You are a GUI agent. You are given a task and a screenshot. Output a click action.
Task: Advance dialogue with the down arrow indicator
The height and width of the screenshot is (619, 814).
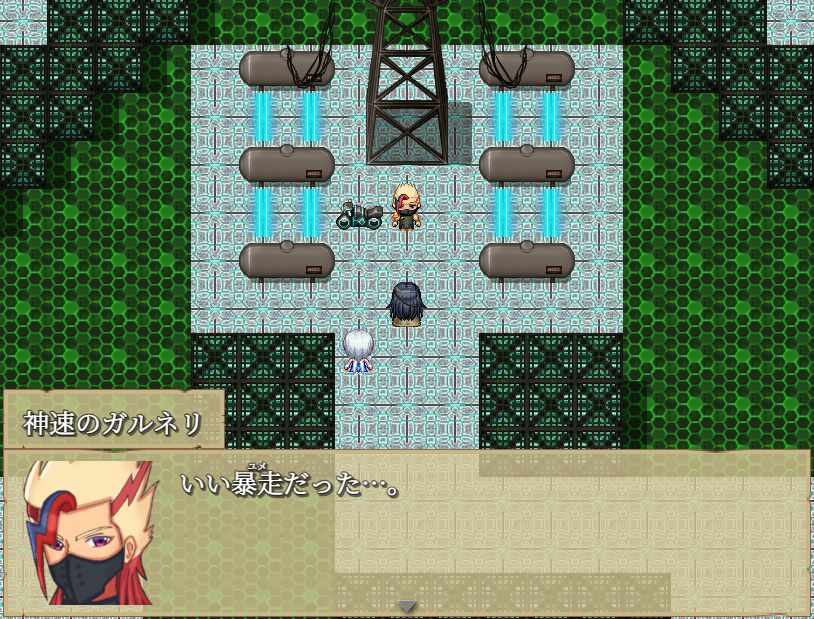[406, 605]
